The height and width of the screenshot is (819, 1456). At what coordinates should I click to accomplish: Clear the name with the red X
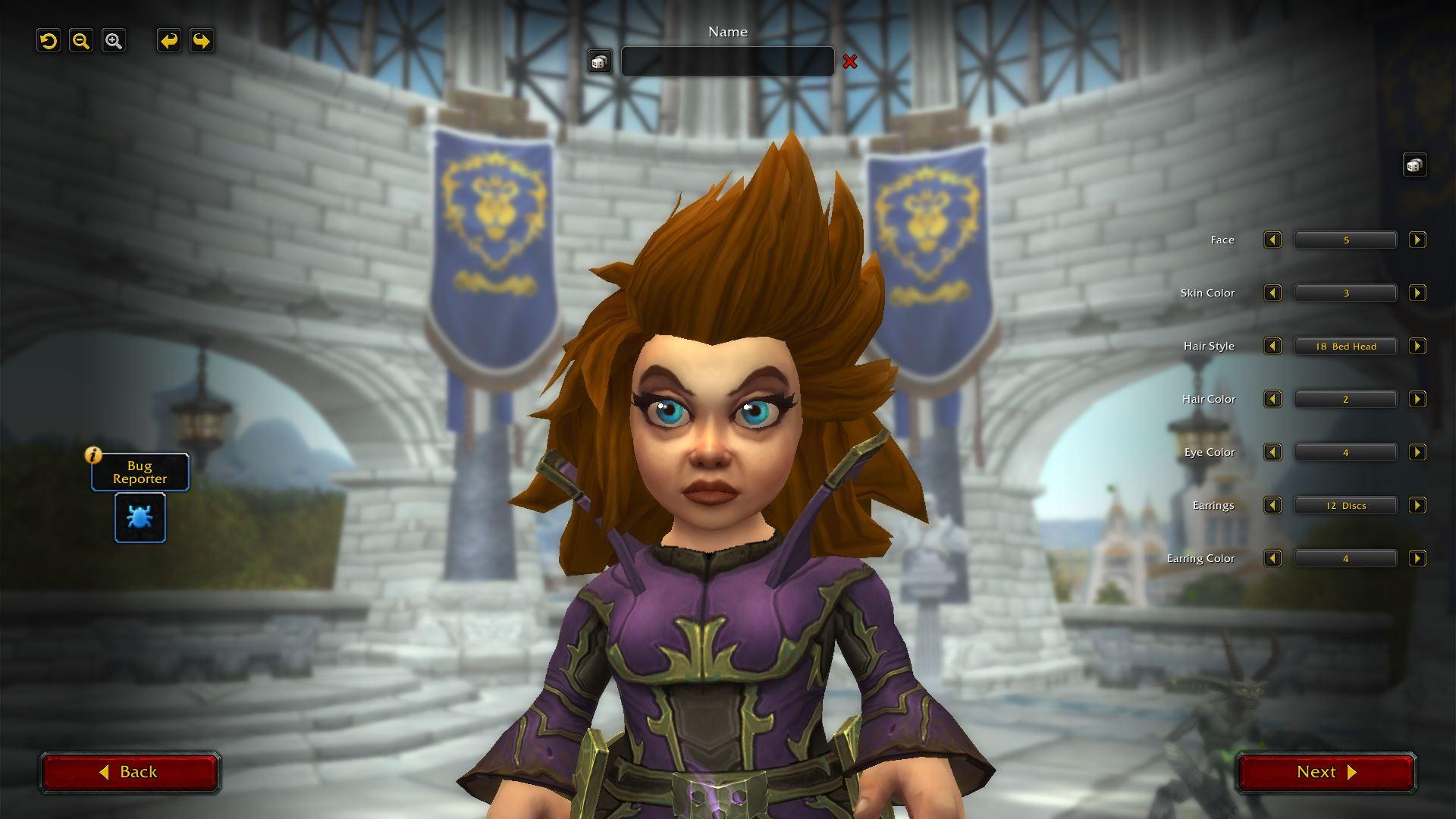tap(851, 62)
